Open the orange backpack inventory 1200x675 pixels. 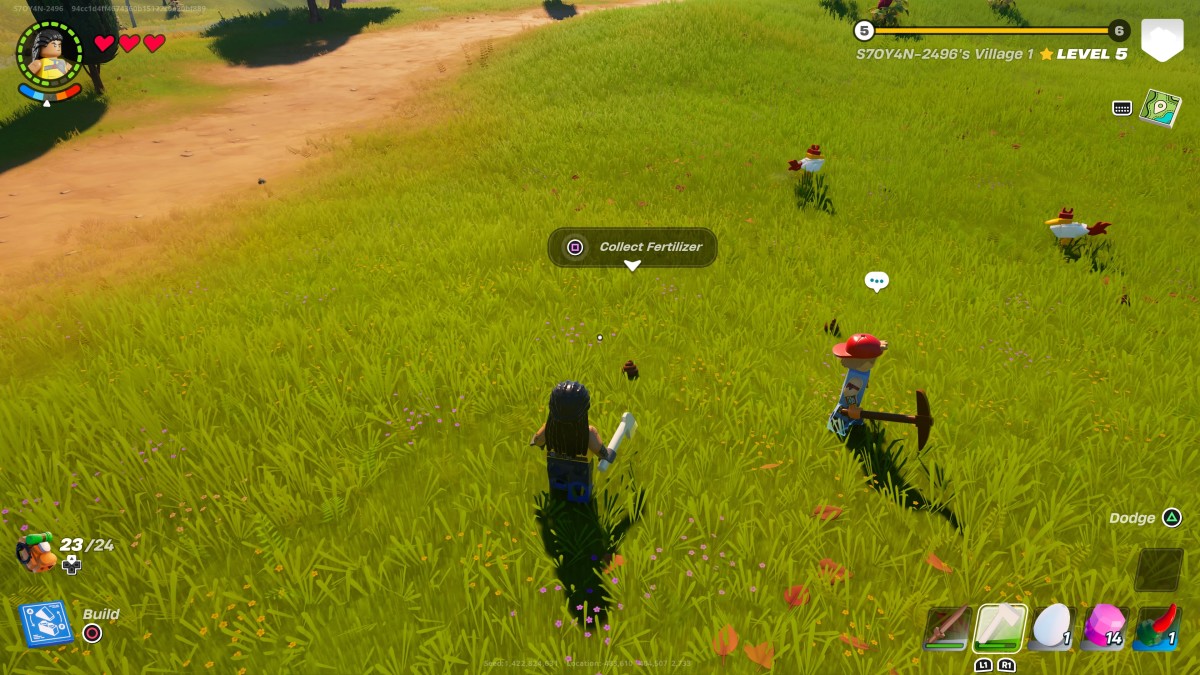pyautogui.click(x=37, y=552)
